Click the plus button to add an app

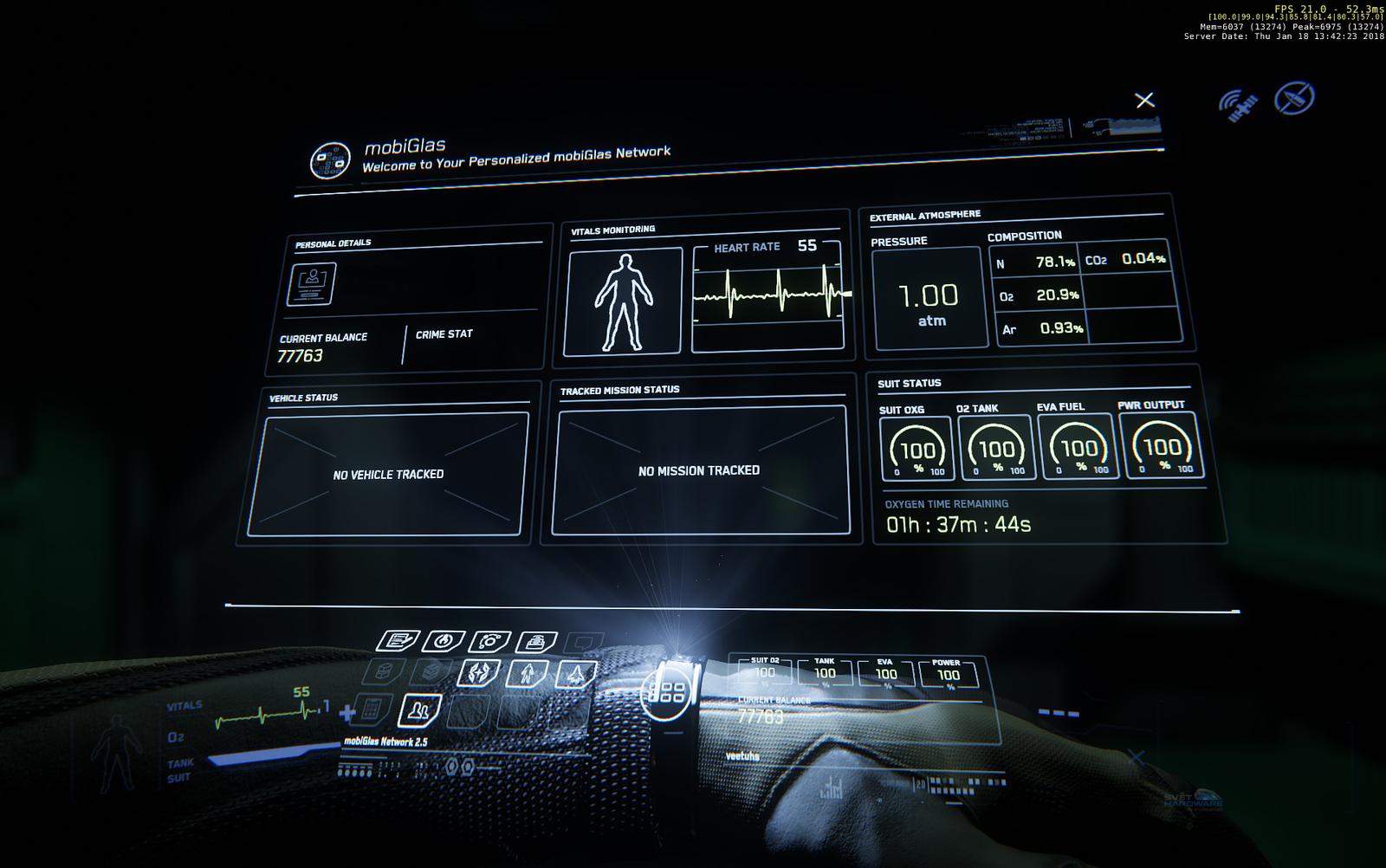coord(347,713)
